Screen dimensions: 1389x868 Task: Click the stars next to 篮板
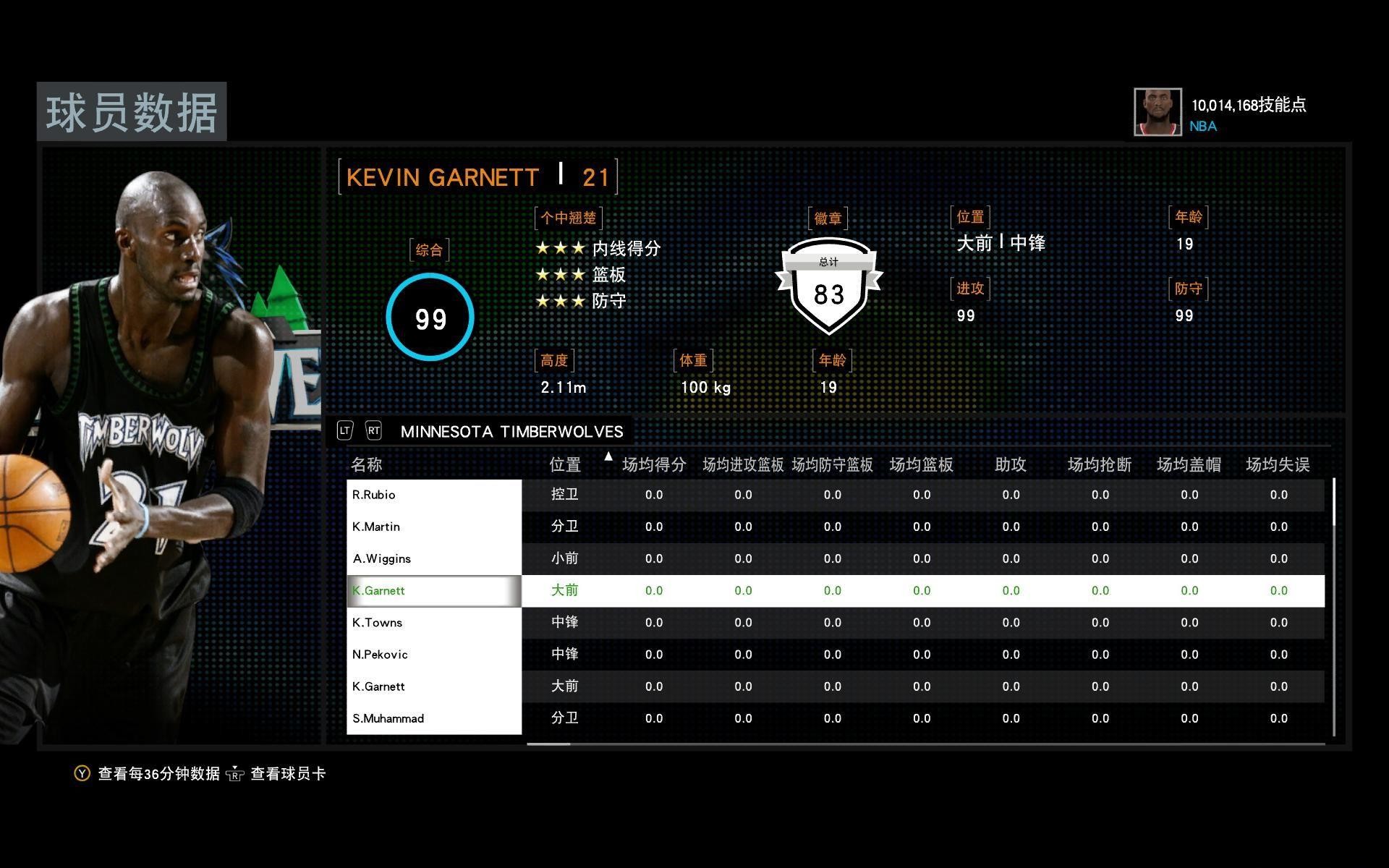point(561,274)
